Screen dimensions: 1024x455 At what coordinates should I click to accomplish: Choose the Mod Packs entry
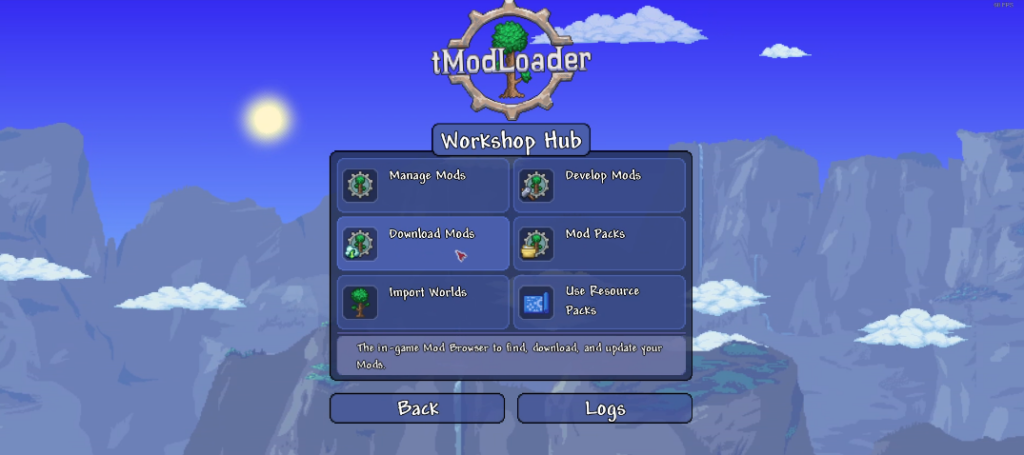click(x=599, y=243)
